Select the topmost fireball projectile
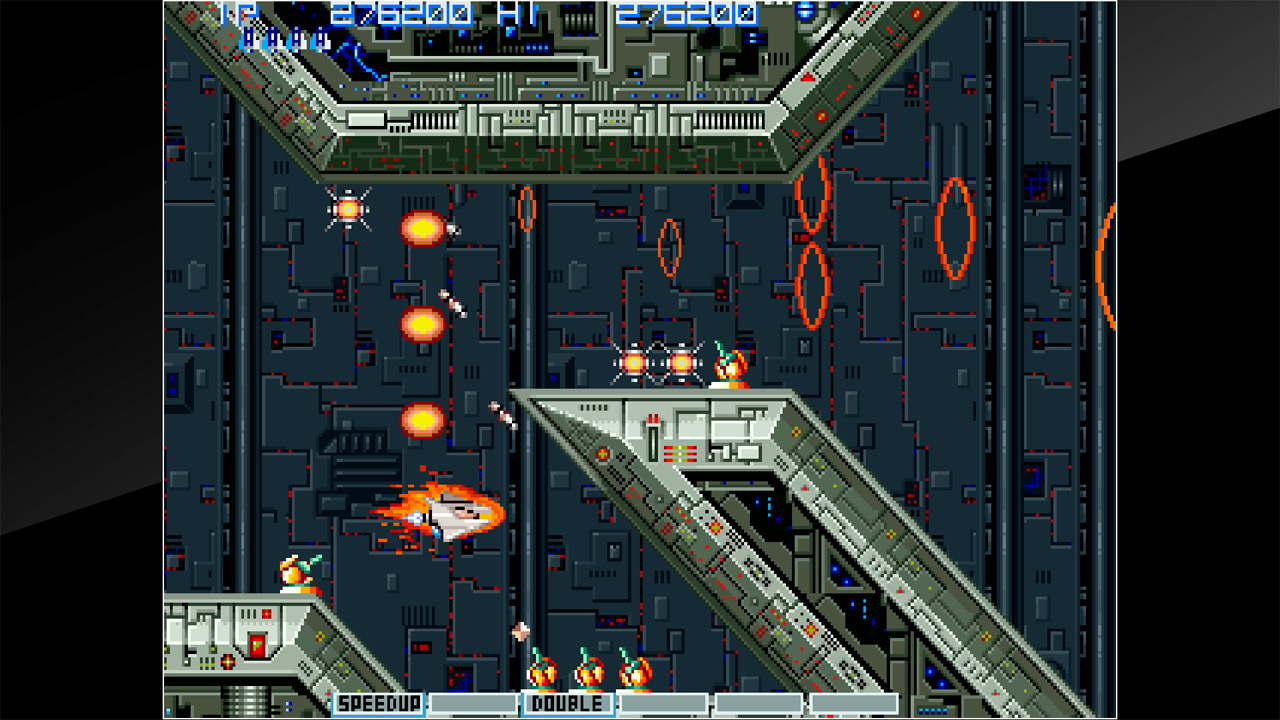 [421, 228]
